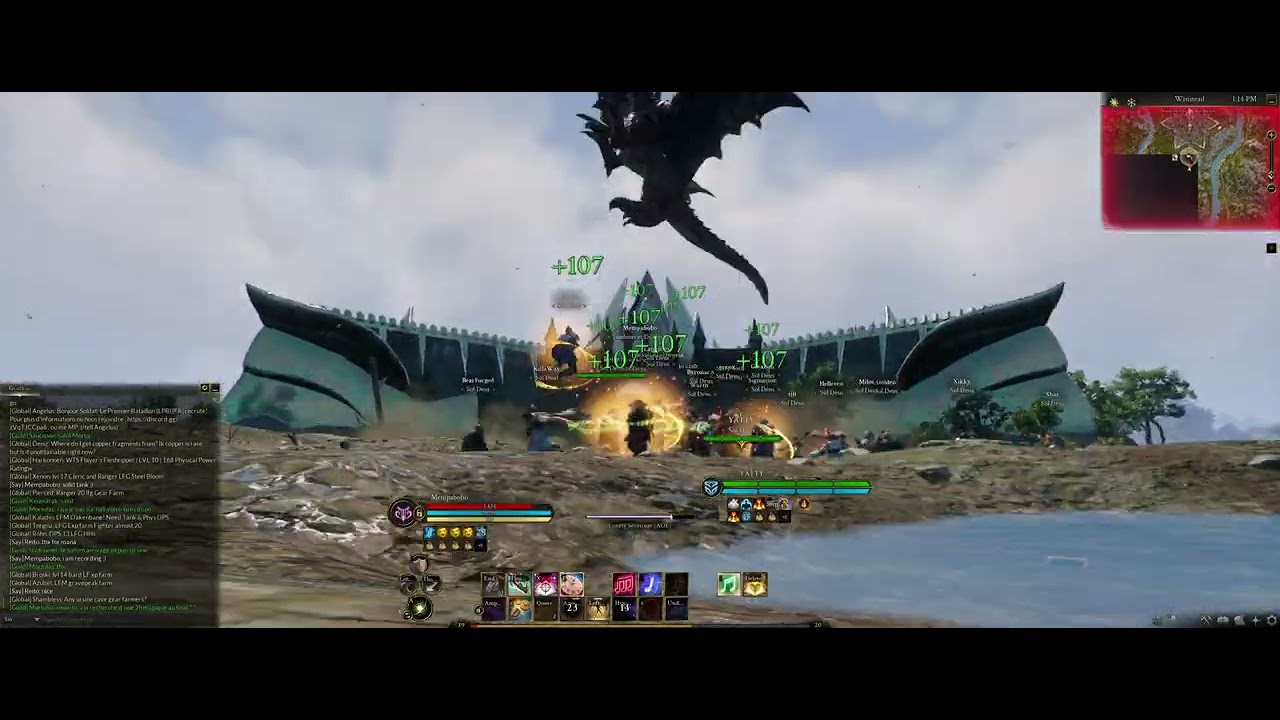Select the hotbar slot showing 23 consumables
This screenshot has height=720, width=1280.
coord(571,607)
